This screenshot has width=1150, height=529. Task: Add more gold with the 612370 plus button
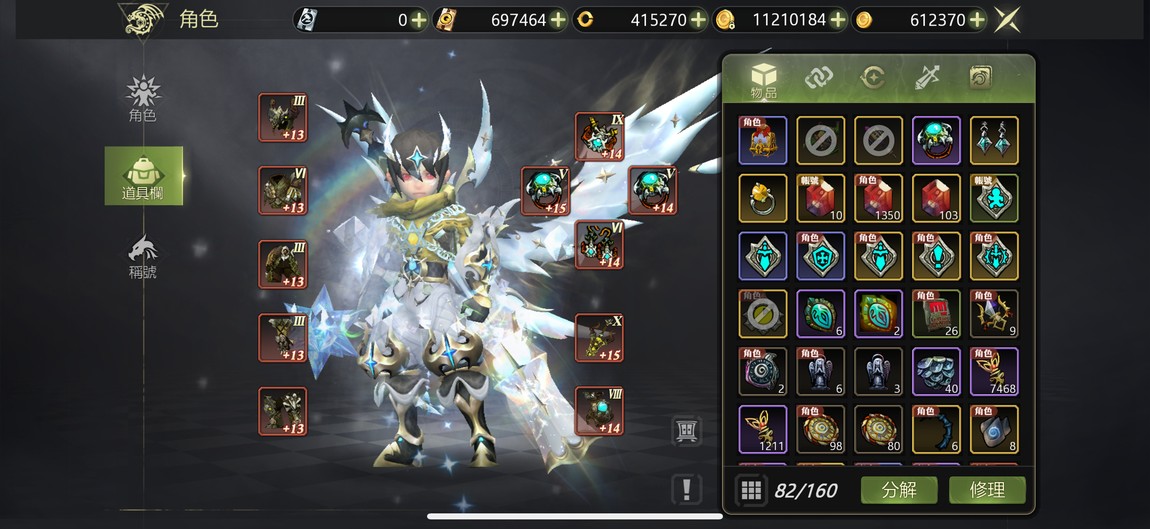pyautogui.click(x=977, y=19)
